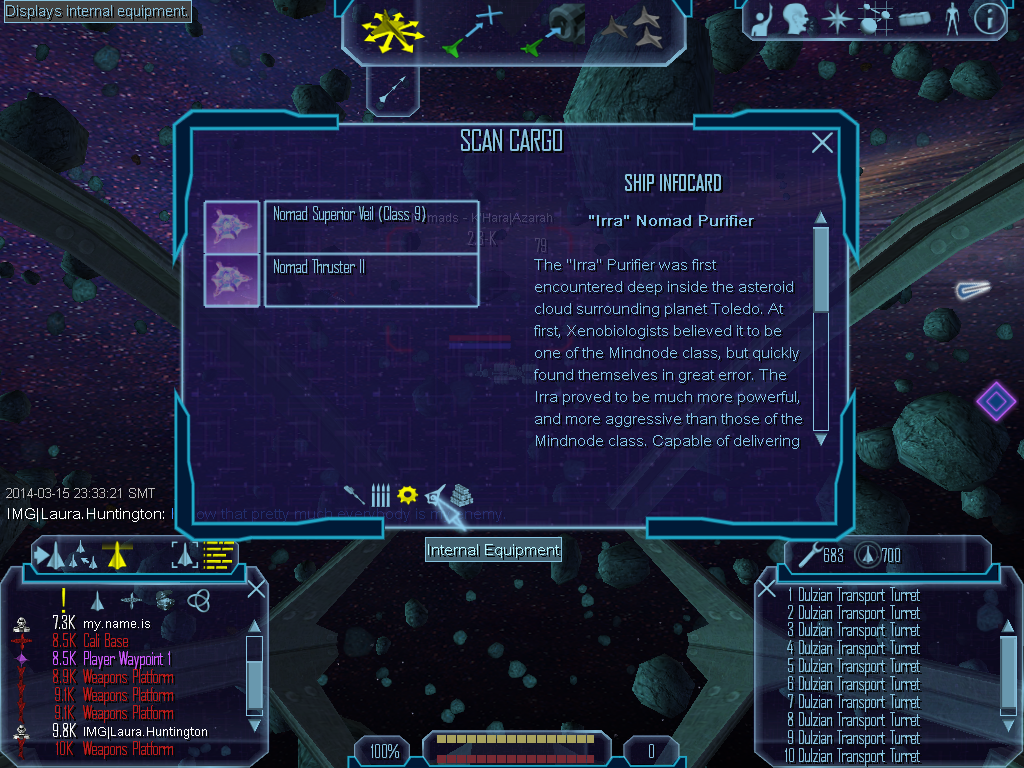Select Cali Base in the contact list

click(105, 641)
